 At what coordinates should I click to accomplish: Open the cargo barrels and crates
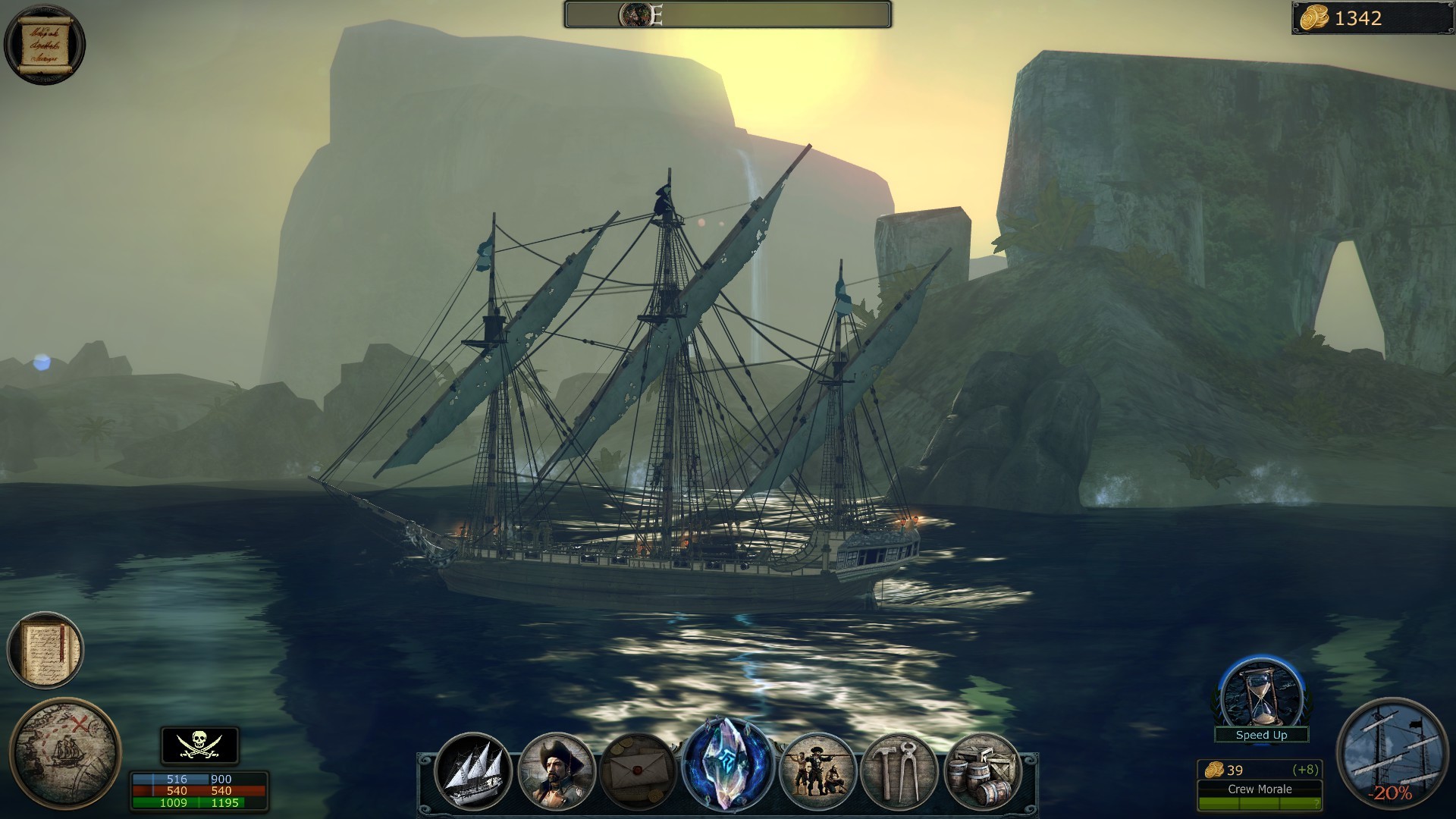tap(982, 771)
